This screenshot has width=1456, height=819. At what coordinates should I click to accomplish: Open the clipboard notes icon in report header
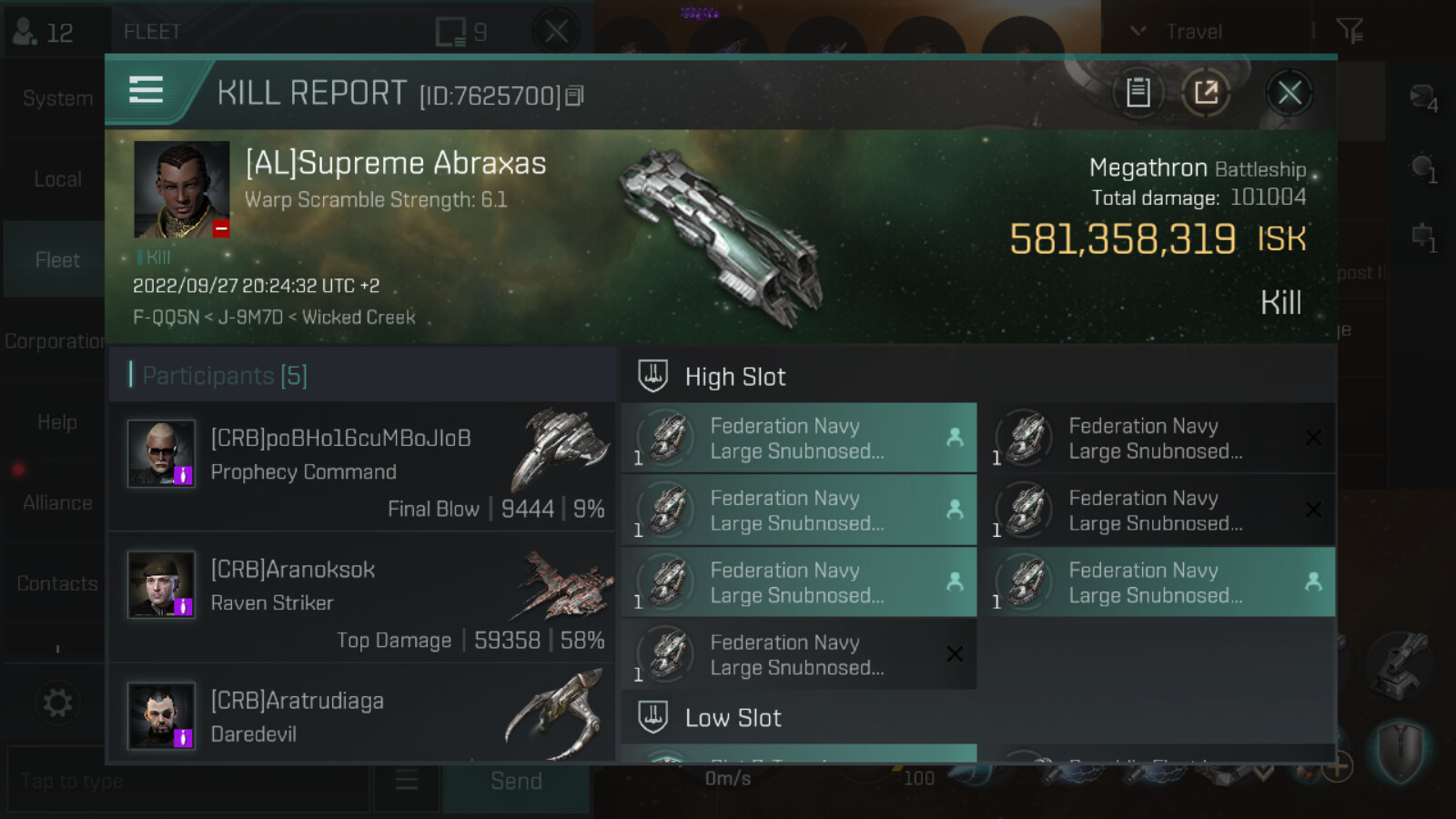[x=1137, y=93]
